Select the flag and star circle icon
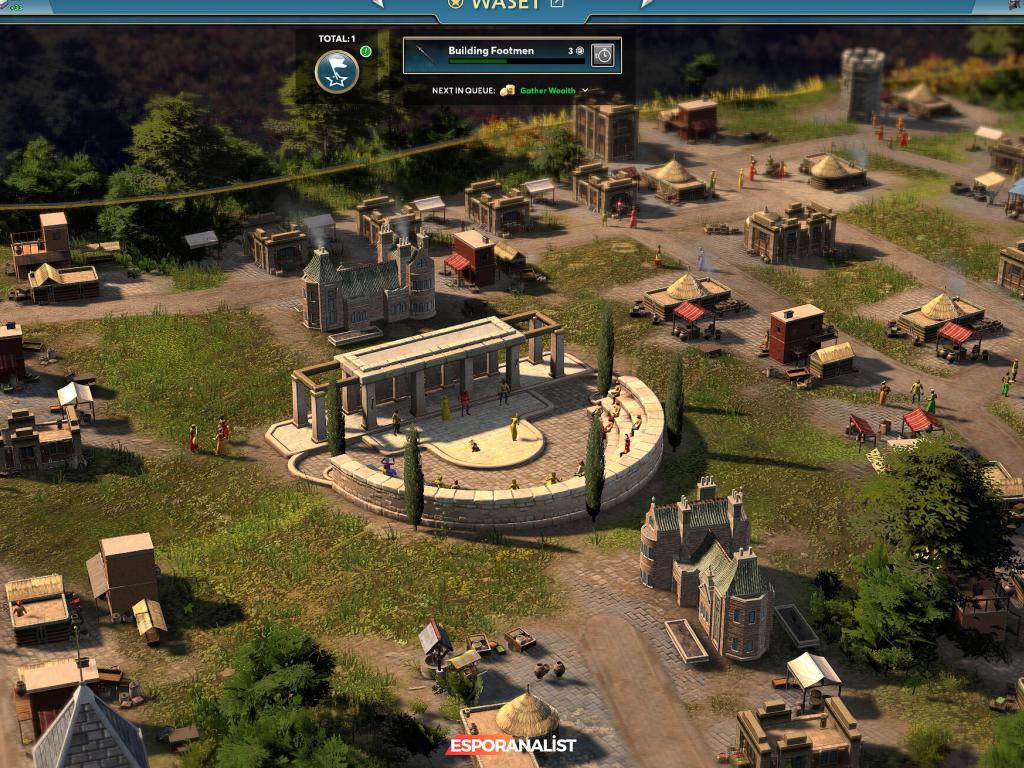 (x=337, y=71)
